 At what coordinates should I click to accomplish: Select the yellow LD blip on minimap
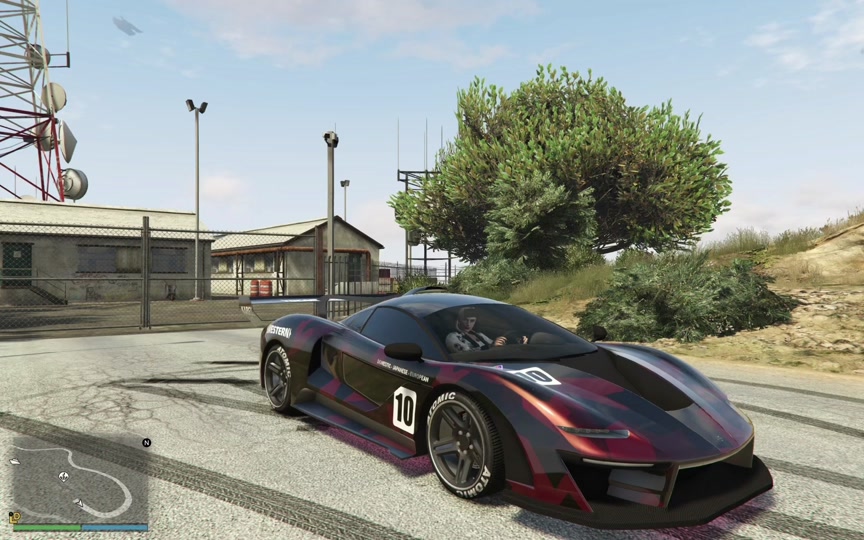(x=15, y=517)
